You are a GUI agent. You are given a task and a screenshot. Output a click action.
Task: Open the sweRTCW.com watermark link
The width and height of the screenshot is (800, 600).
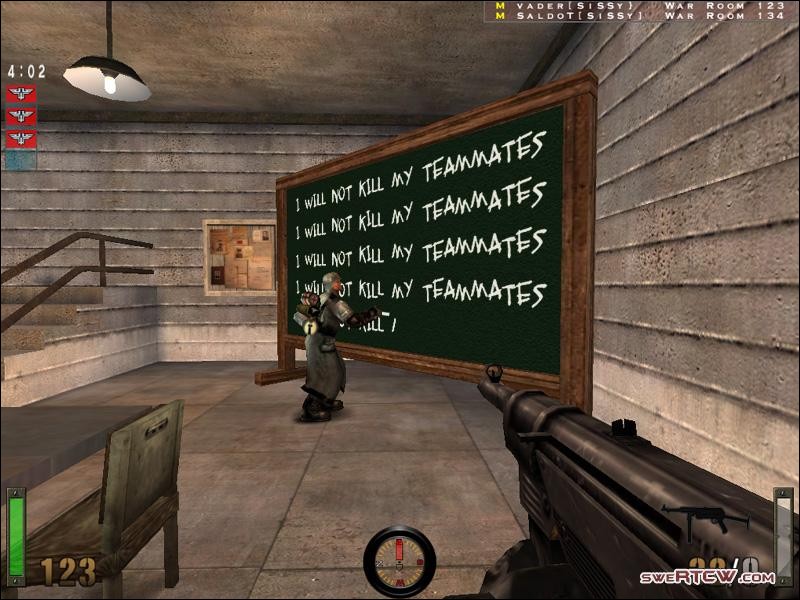coord(708,577)
